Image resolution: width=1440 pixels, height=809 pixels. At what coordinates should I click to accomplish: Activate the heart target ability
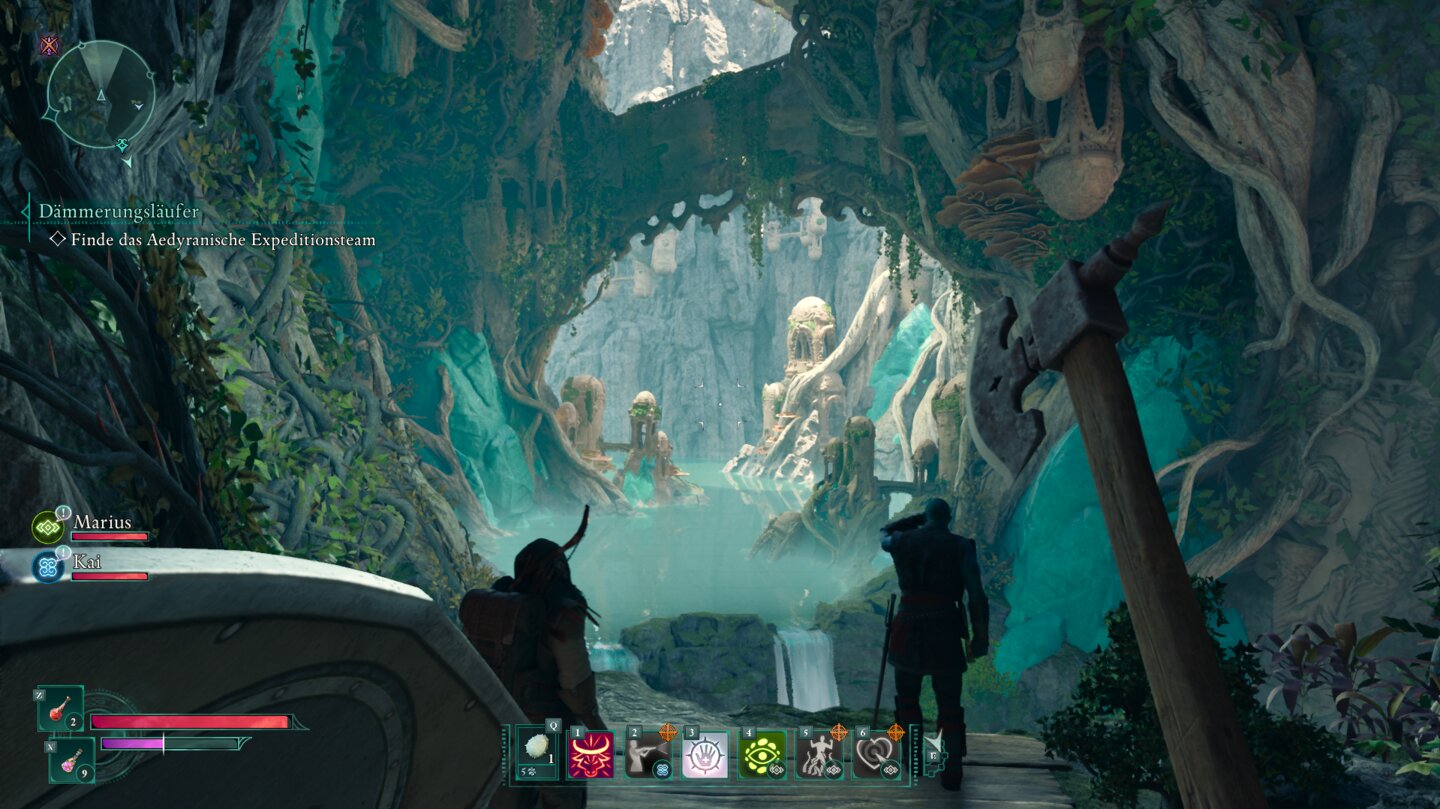tap(875, 754)
